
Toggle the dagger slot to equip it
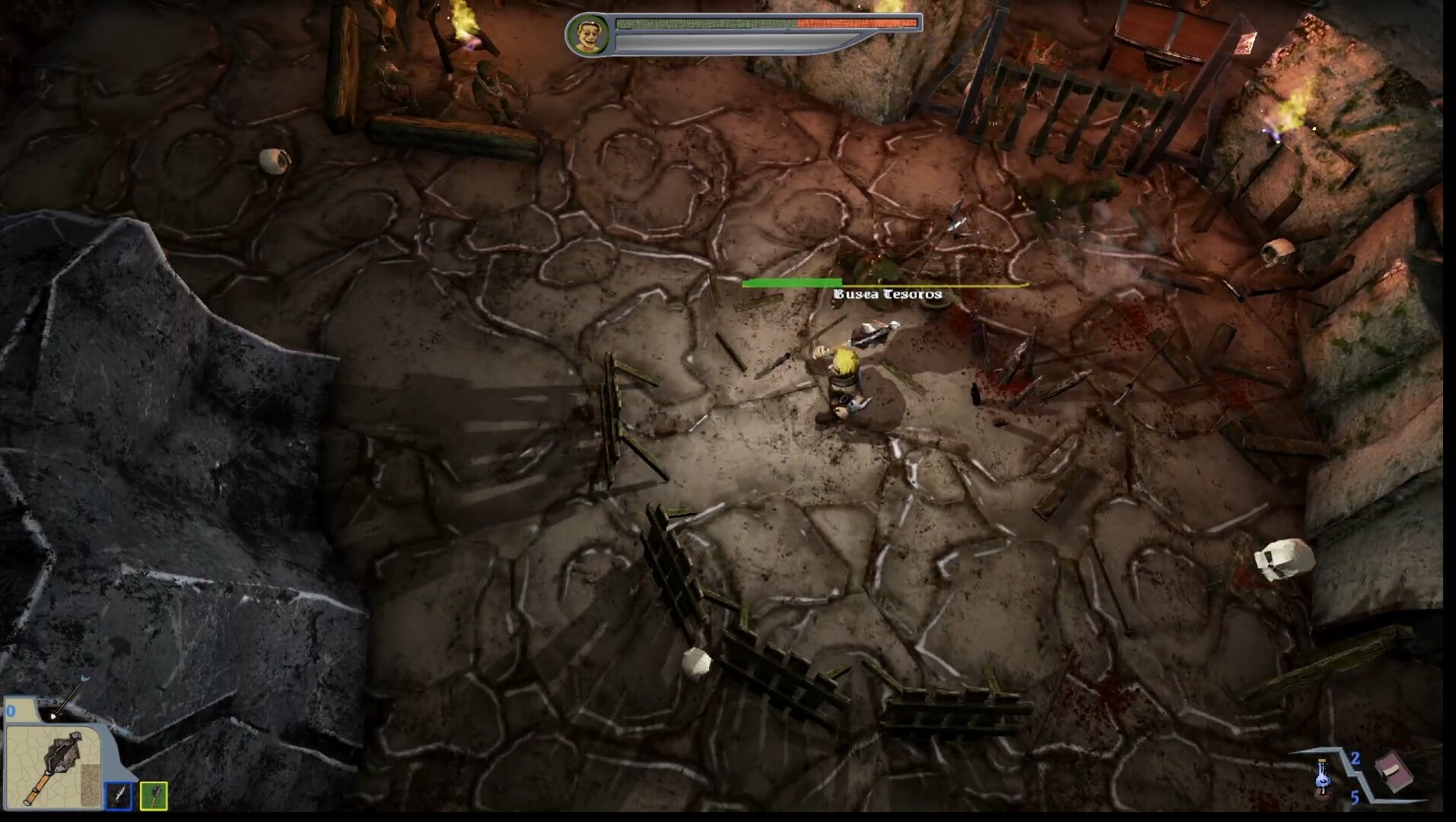(x=119, y=797)
